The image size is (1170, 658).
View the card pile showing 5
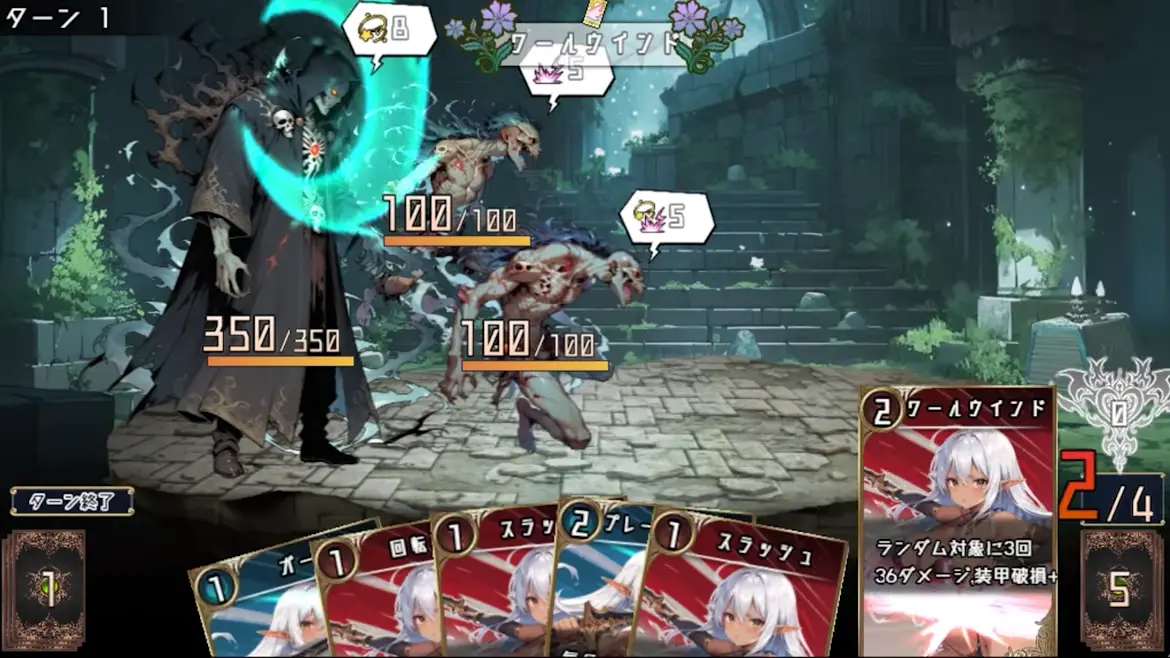[1122, 590]
